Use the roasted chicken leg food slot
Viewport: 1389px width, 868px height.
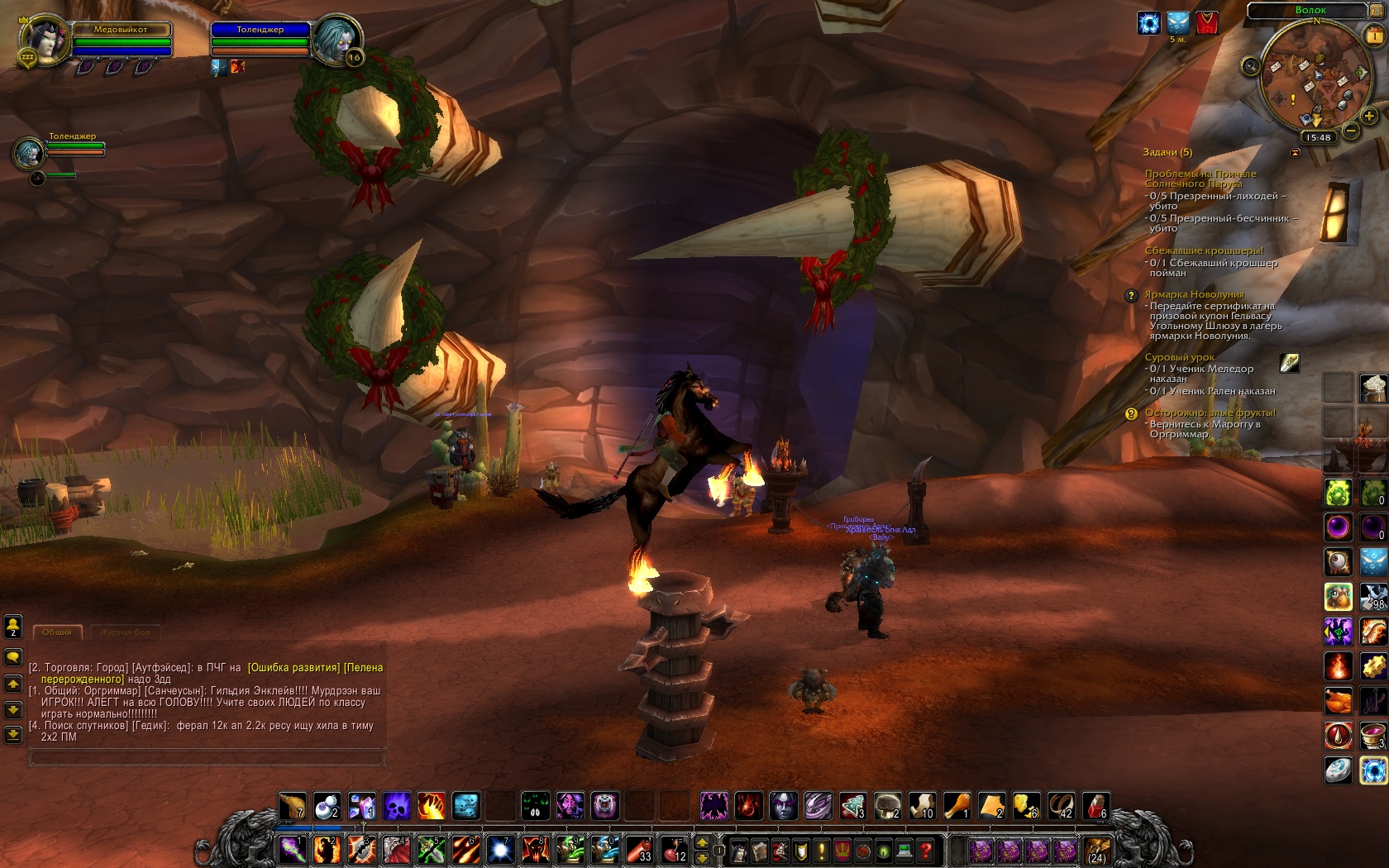(957, 805)
